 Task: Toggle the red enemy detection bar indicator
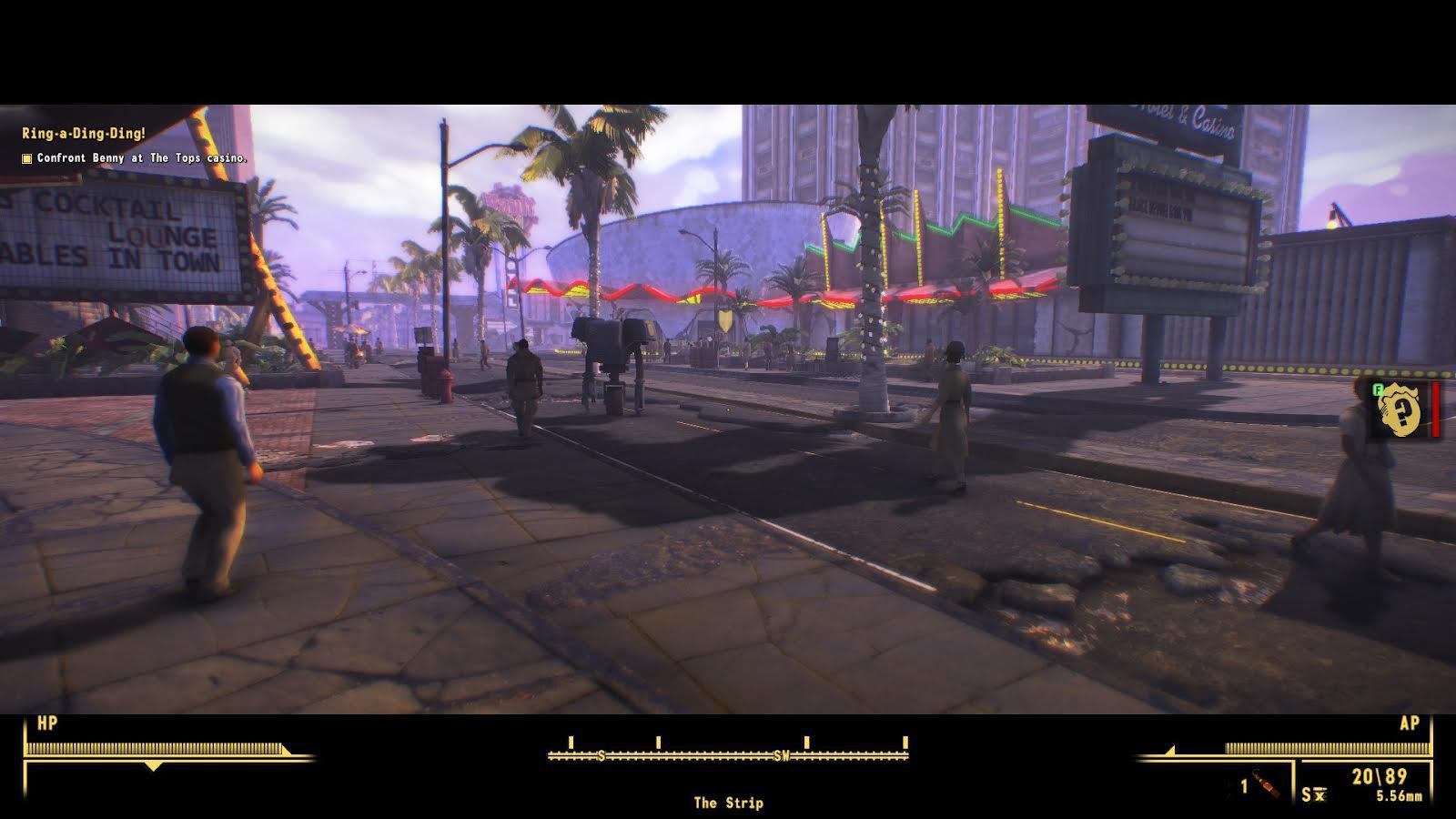point(1435,409)
